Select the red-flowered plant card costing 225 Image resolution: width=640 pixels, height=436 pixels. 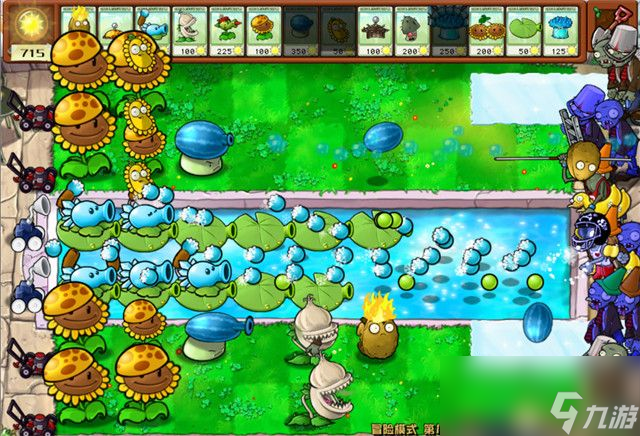[x=224, y=30]
